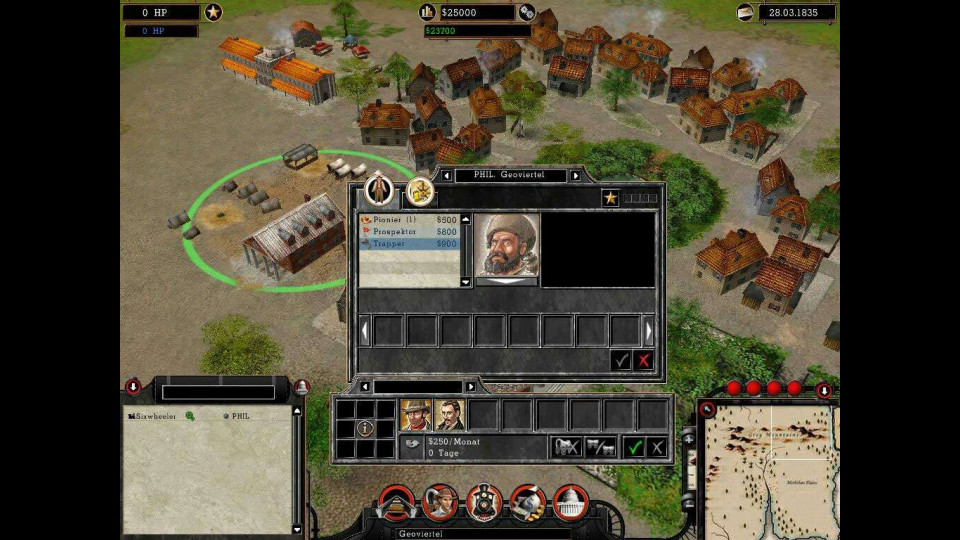Go to the previous building before PHIL. Geoviertel
960x540 pixels.
point(446,176)
